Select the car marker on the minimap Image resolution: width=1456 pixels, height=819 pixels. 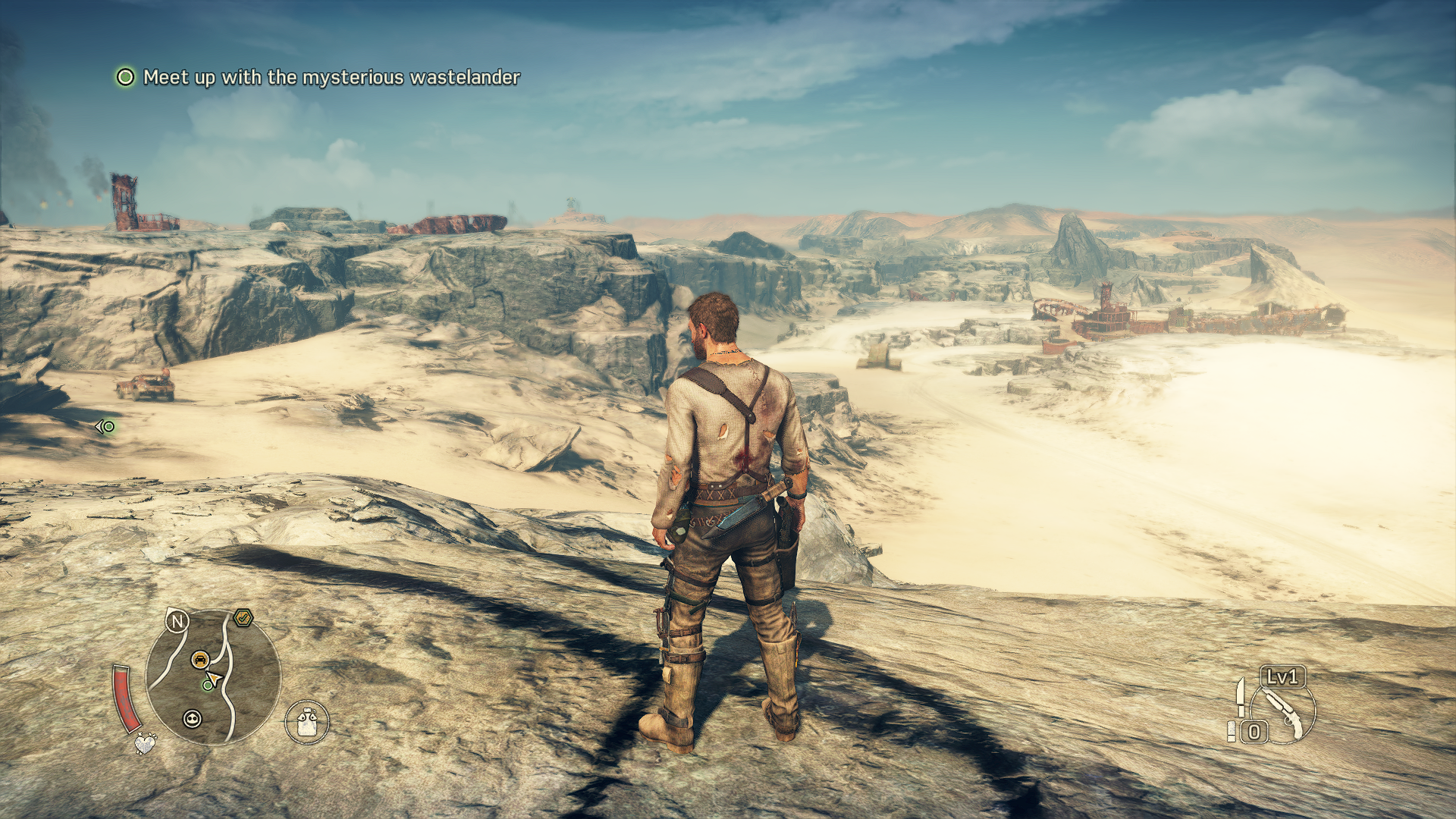[200, 660]
